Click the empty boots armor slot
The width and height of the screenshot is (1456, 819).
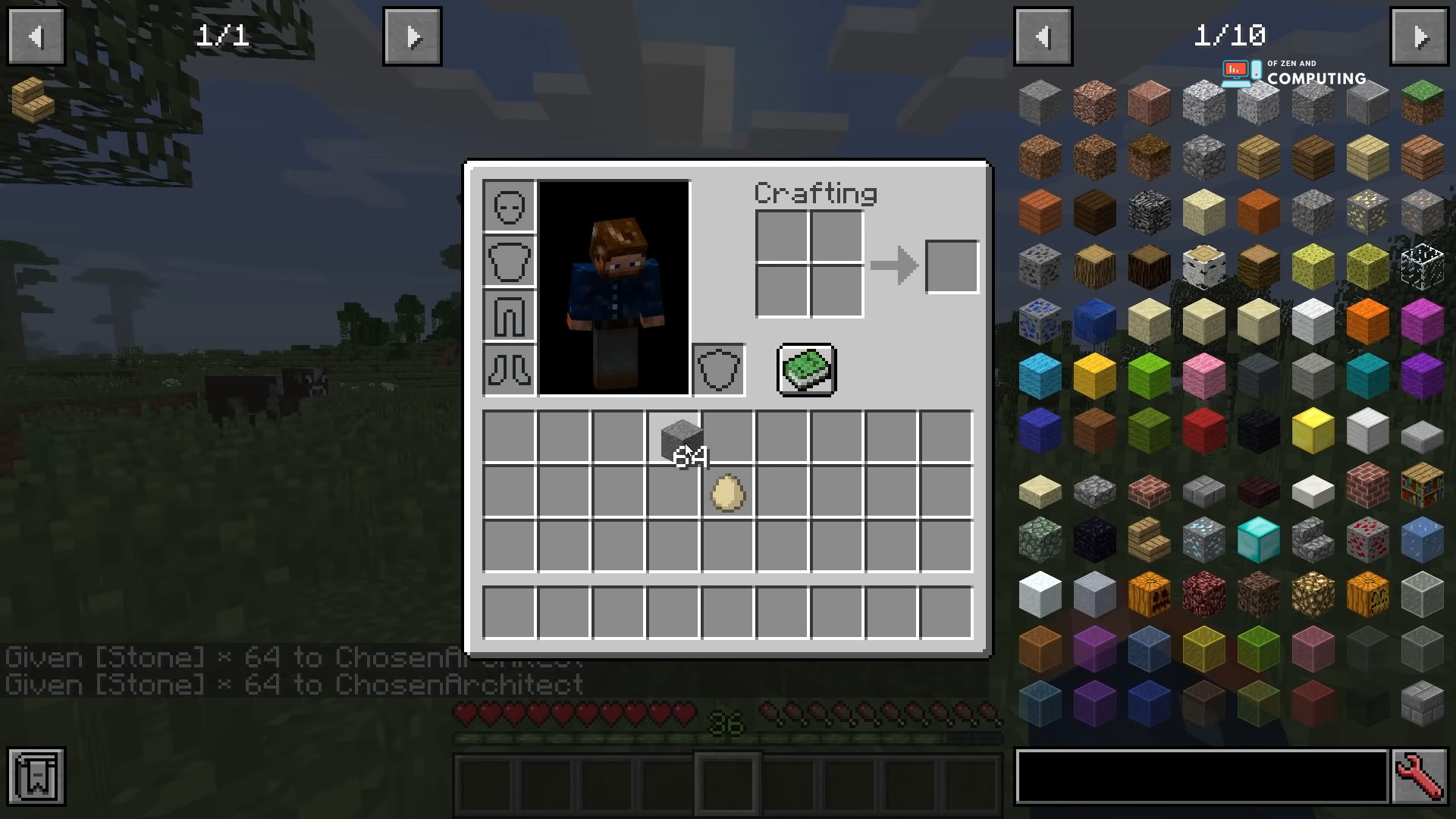pyautogui.click(x=508, y=372)
